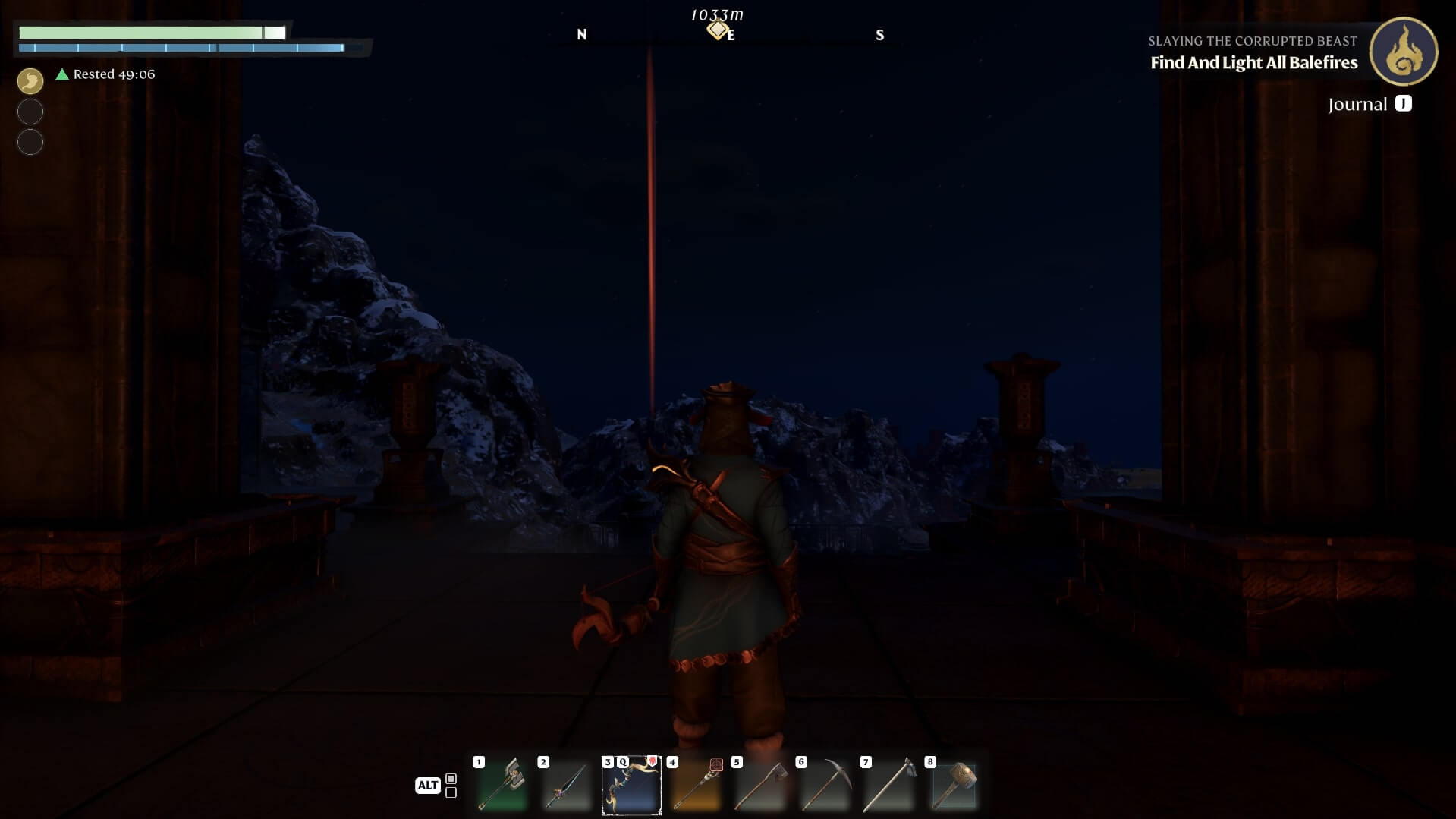1456x819 pixels.
Task: Select the two-handed battle axe in slot 1
Action: 502,786
